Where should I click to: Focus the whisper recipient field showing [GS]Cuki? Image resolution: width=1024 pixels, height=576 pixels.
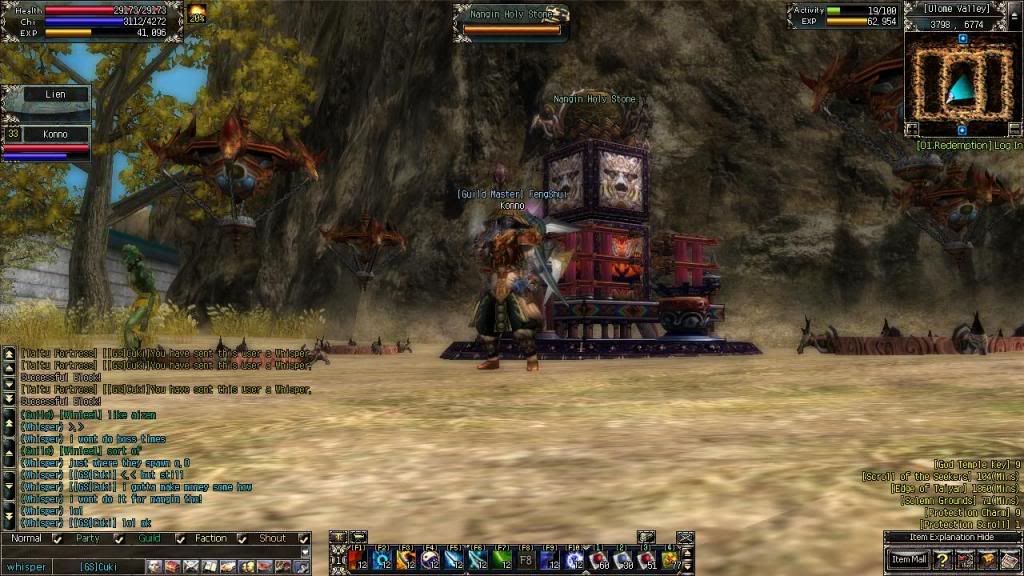click(98, 567)
